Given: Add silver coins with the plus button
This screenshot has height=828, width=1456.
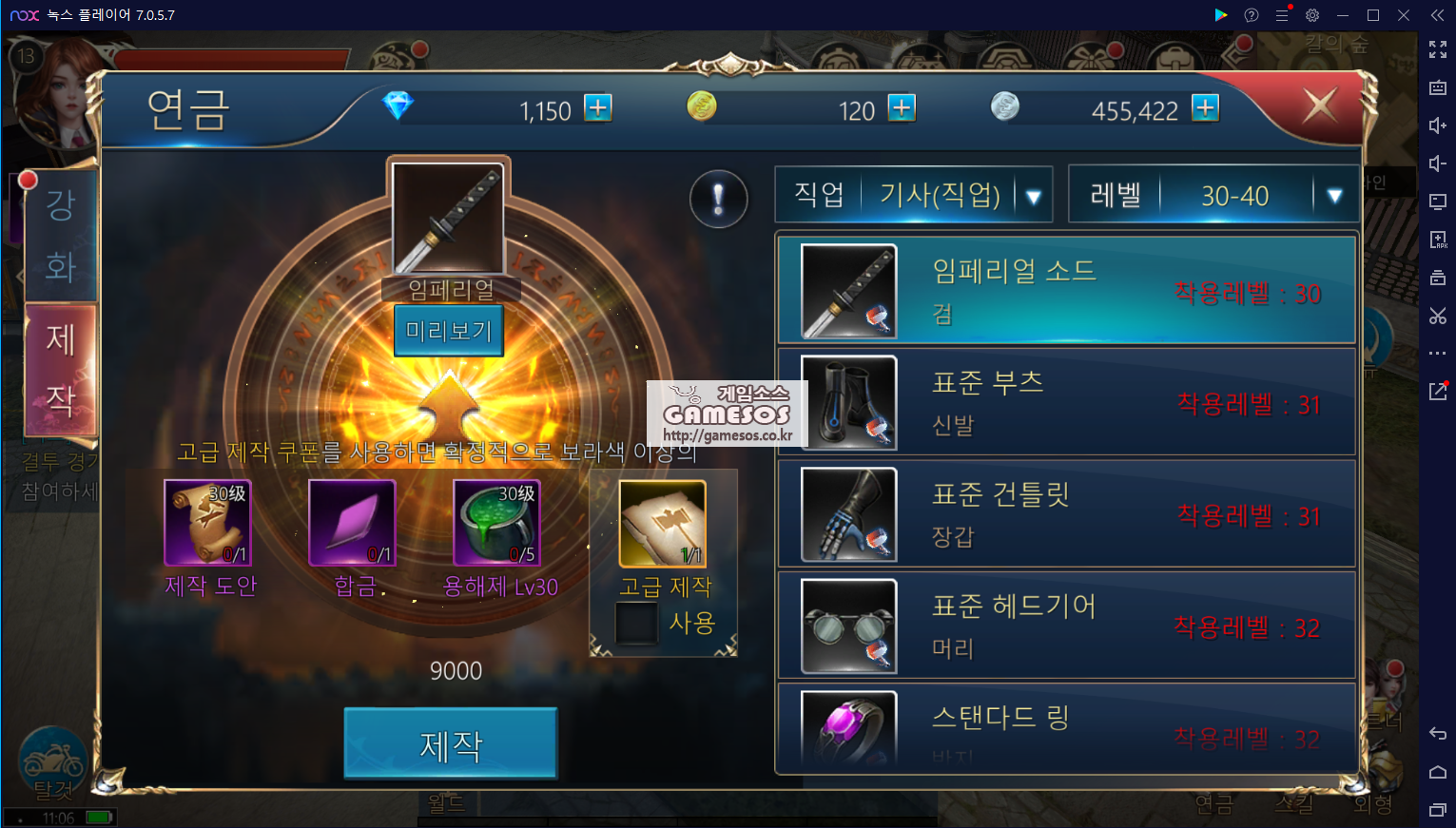Looking at the screenshot, I should 1205,108.
